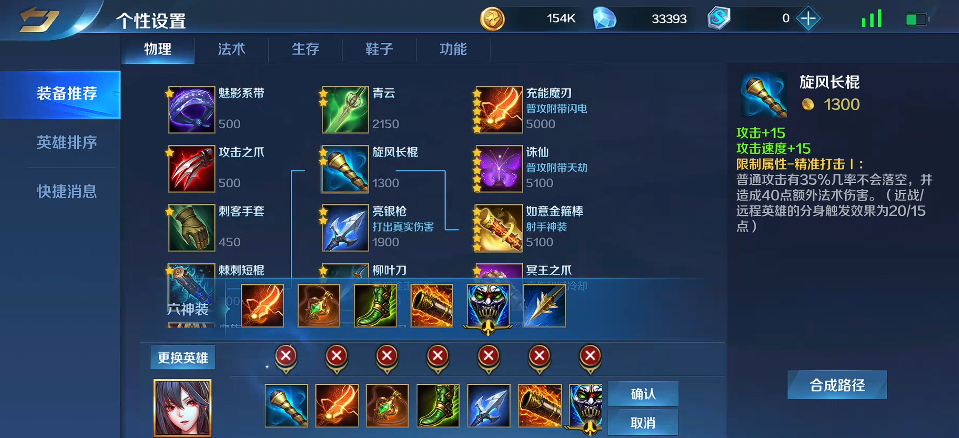Open the 英雄排序 side menu
The width and height of the screenshot is (959, 438).
click(x=66, y=142)
